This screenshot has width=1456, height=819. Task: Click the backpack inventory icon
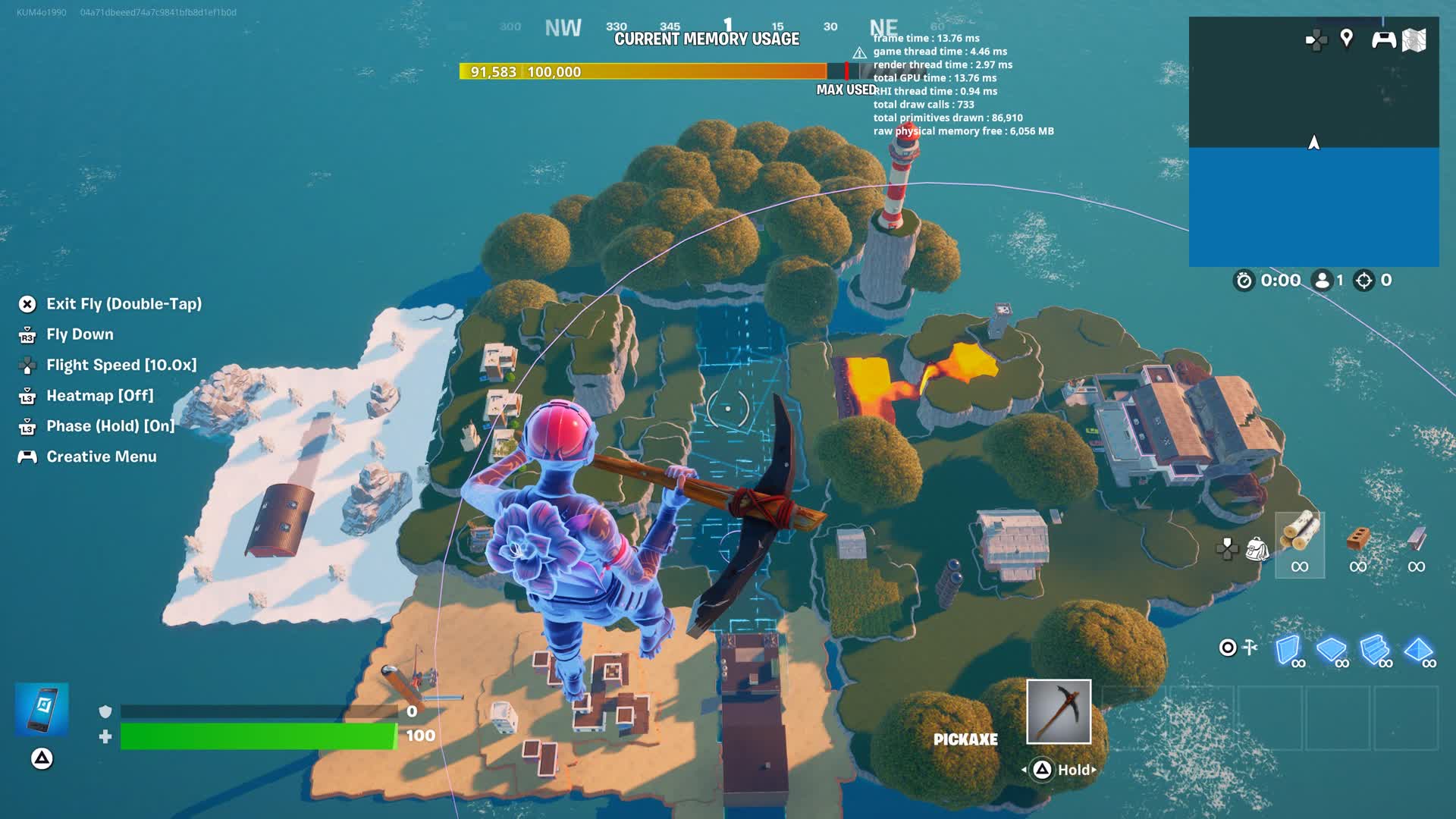pos(1257,549)
